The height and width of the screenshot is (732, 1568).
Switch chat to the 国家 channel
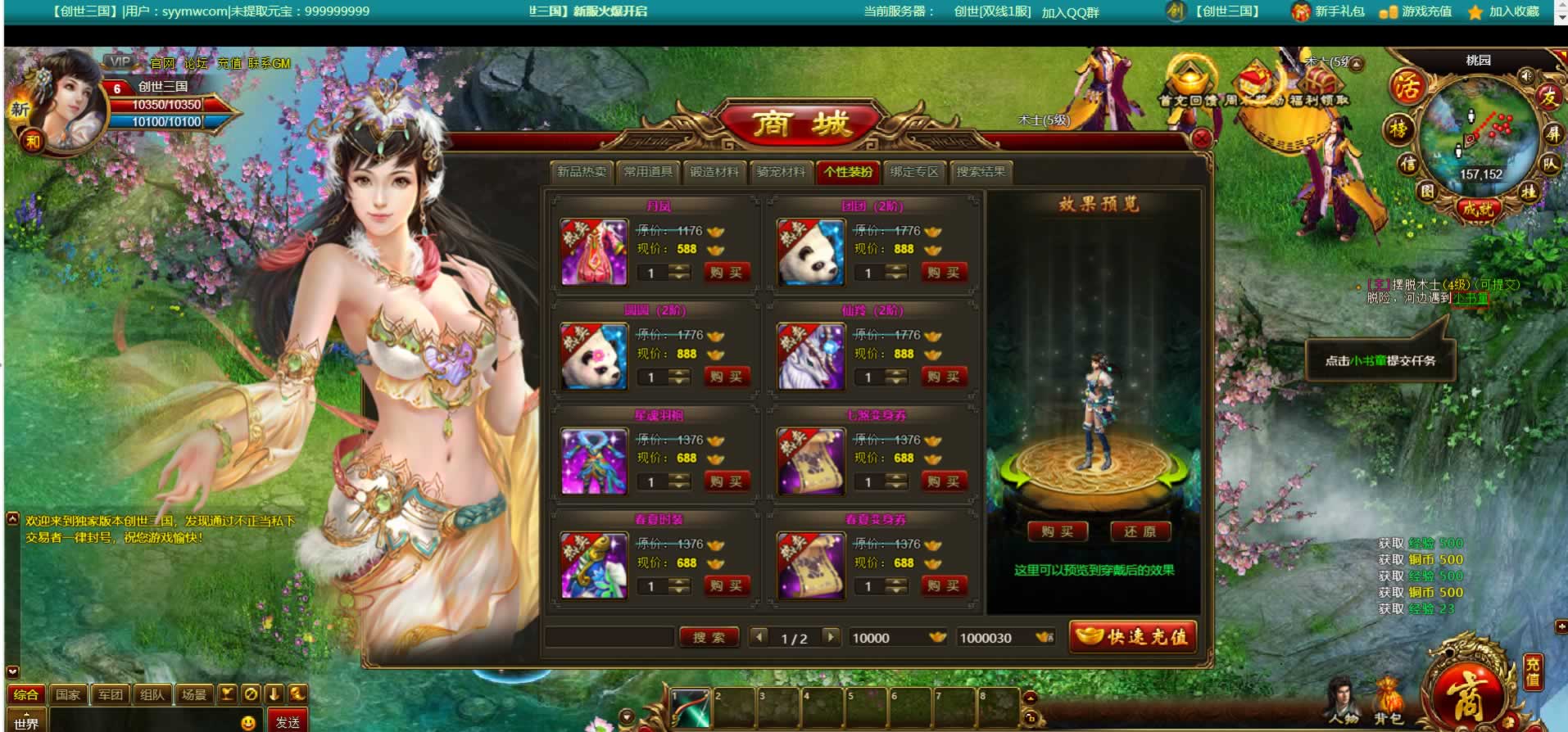point(68,694)
